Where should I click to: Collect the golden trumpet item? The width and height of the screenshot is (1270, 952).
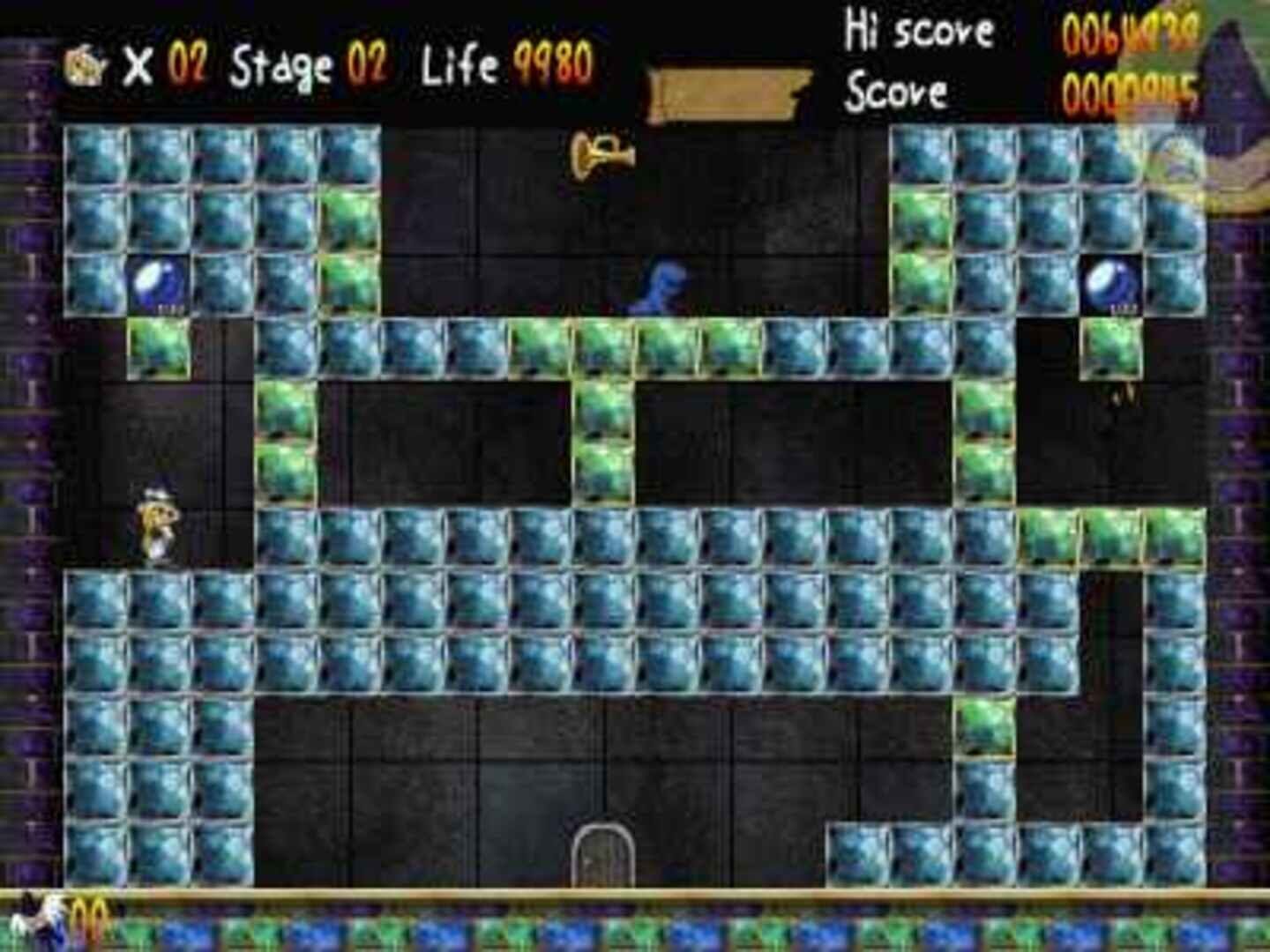pyautogui.click(x=600, y=157)
